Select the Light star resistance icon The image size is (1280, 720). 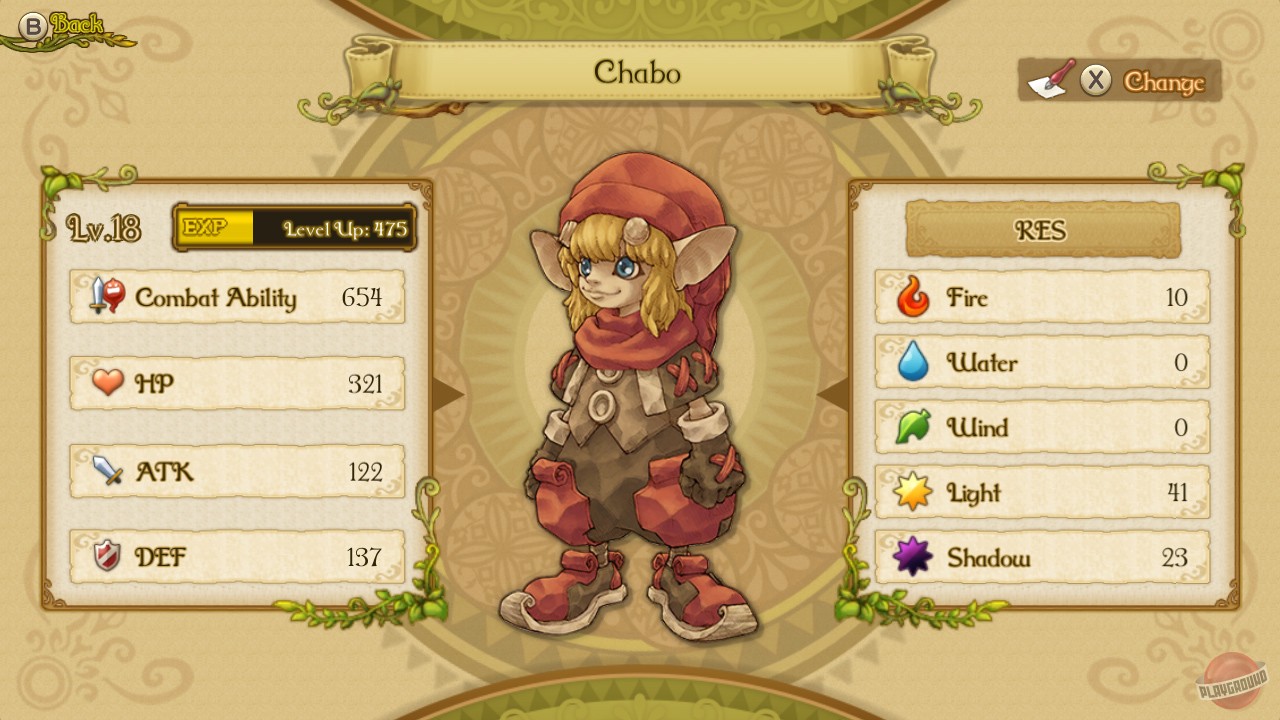tap(913, 492)
